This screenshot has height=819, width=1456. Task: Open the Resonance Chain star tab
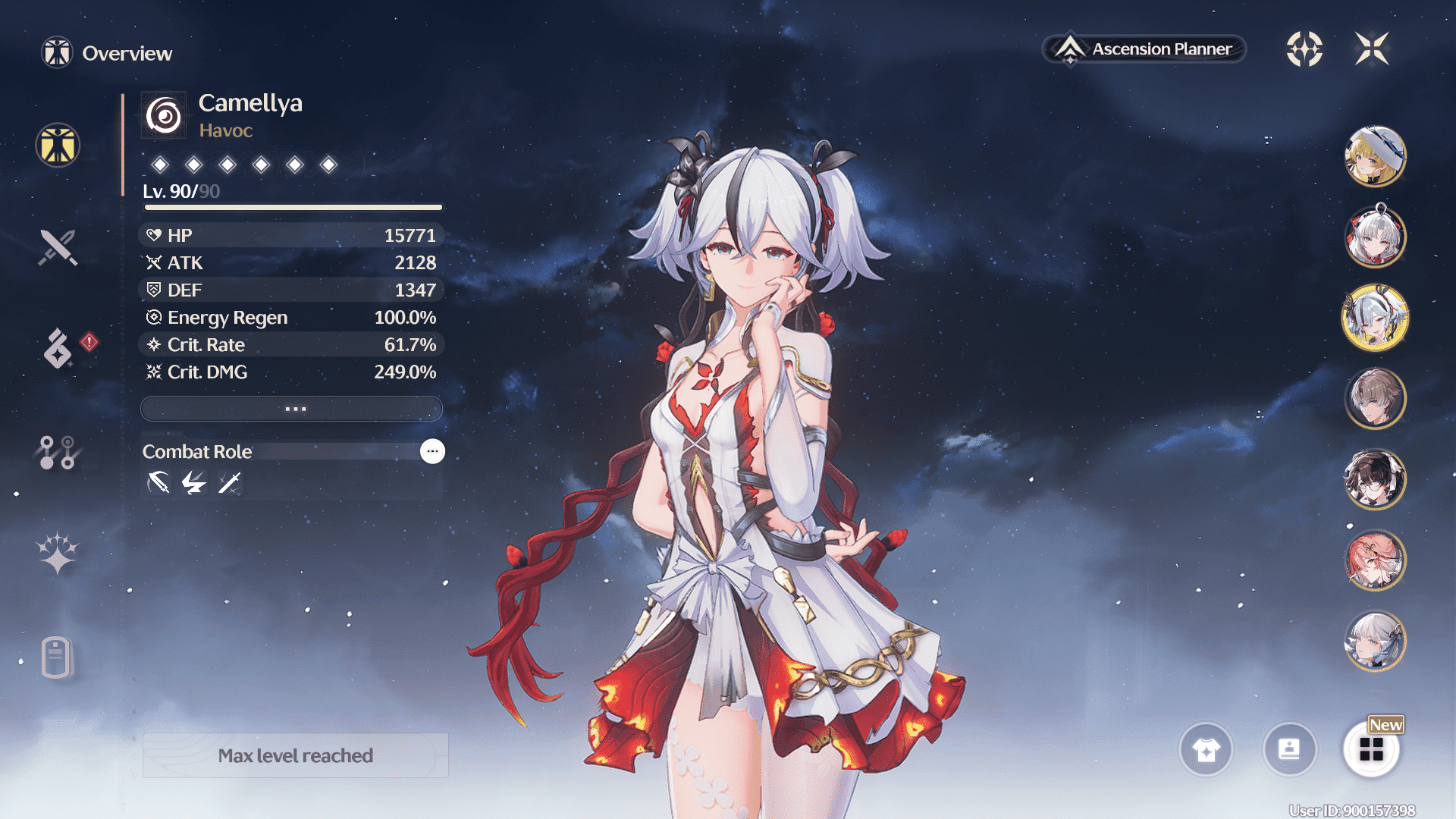(x=58, y=553)
